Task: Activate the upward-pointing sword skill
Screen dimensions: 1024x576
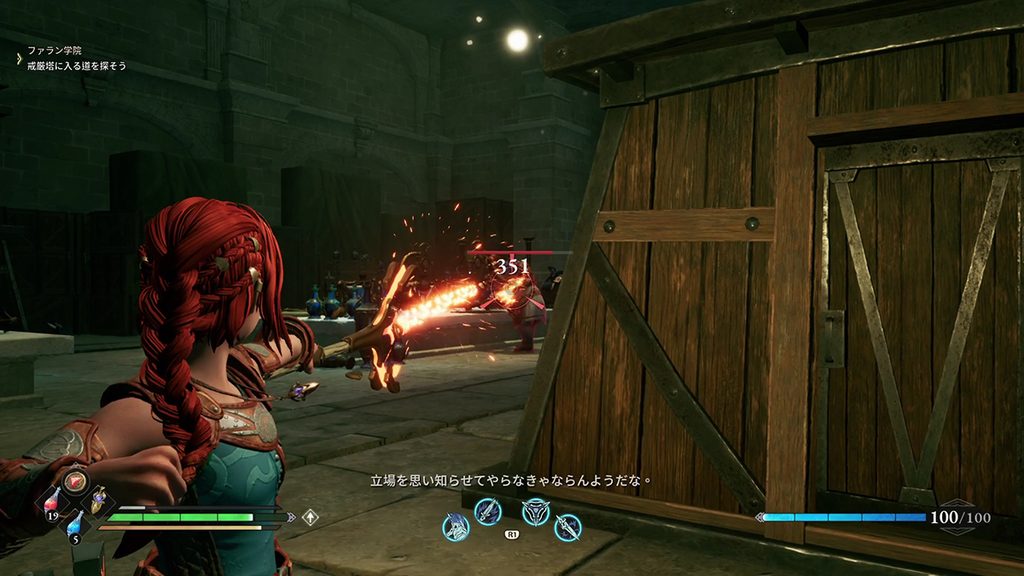Action: pyautogui.click(x=488, y=511)
